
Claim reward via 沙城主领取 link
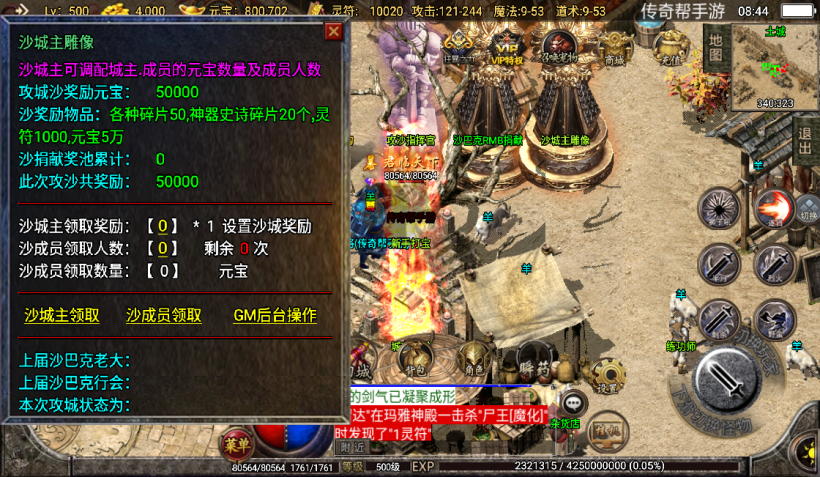tap(62, 315)
